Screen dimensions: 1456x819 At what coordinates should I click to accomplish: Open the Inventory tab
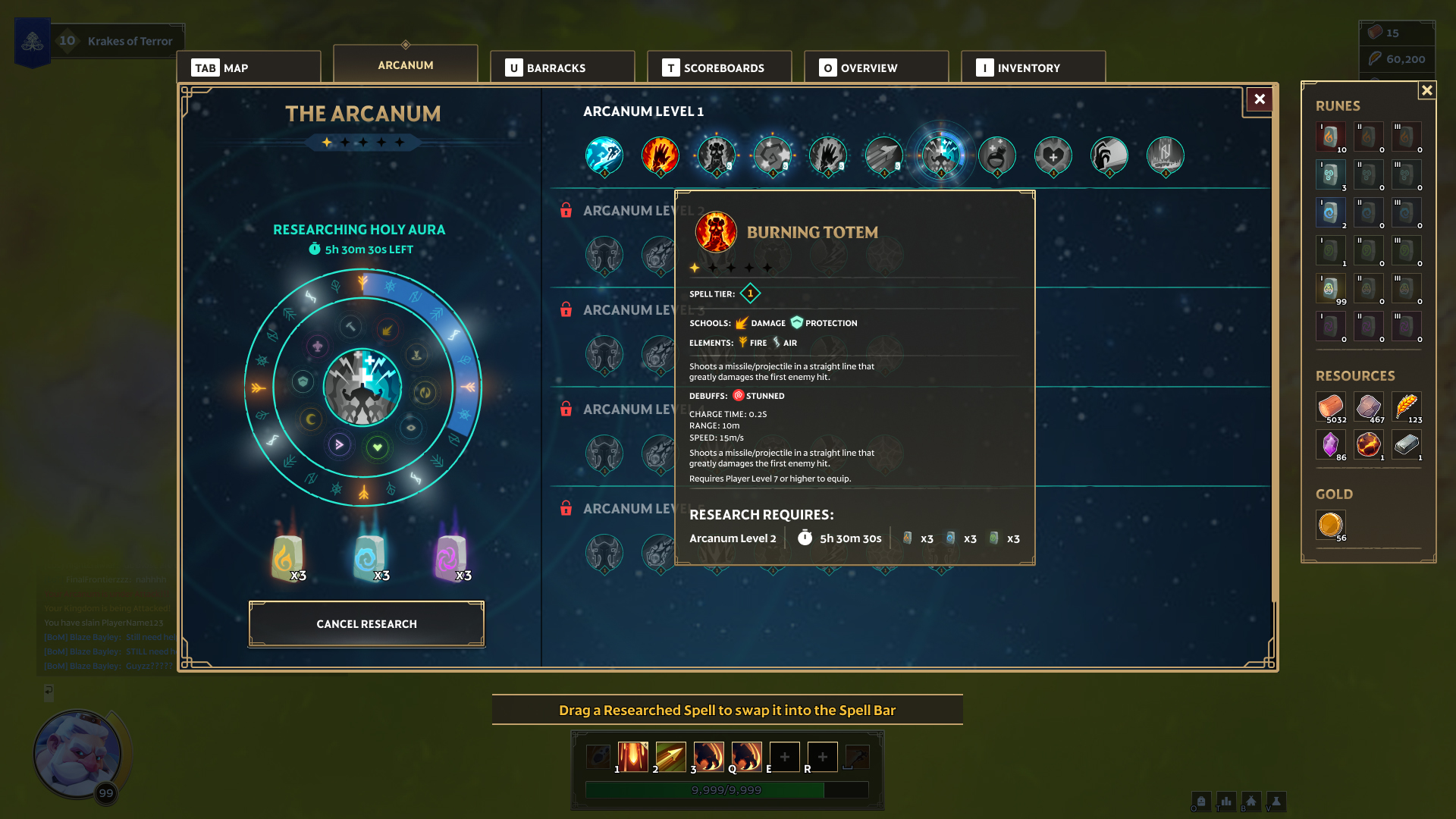[x=1033, y=67]
